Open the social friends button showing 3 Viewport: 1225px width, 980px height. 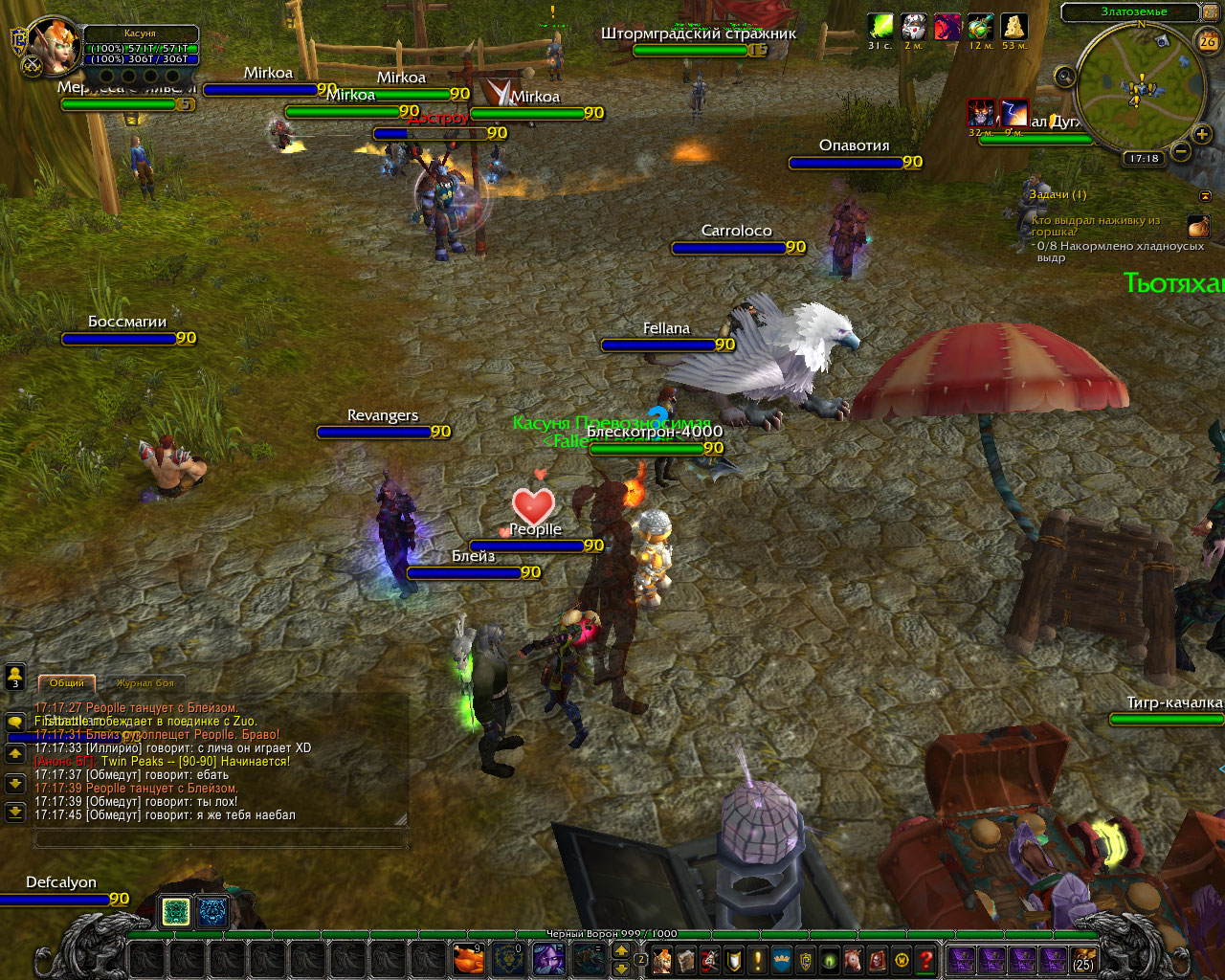pyautogui.click(x=14, y=677)
